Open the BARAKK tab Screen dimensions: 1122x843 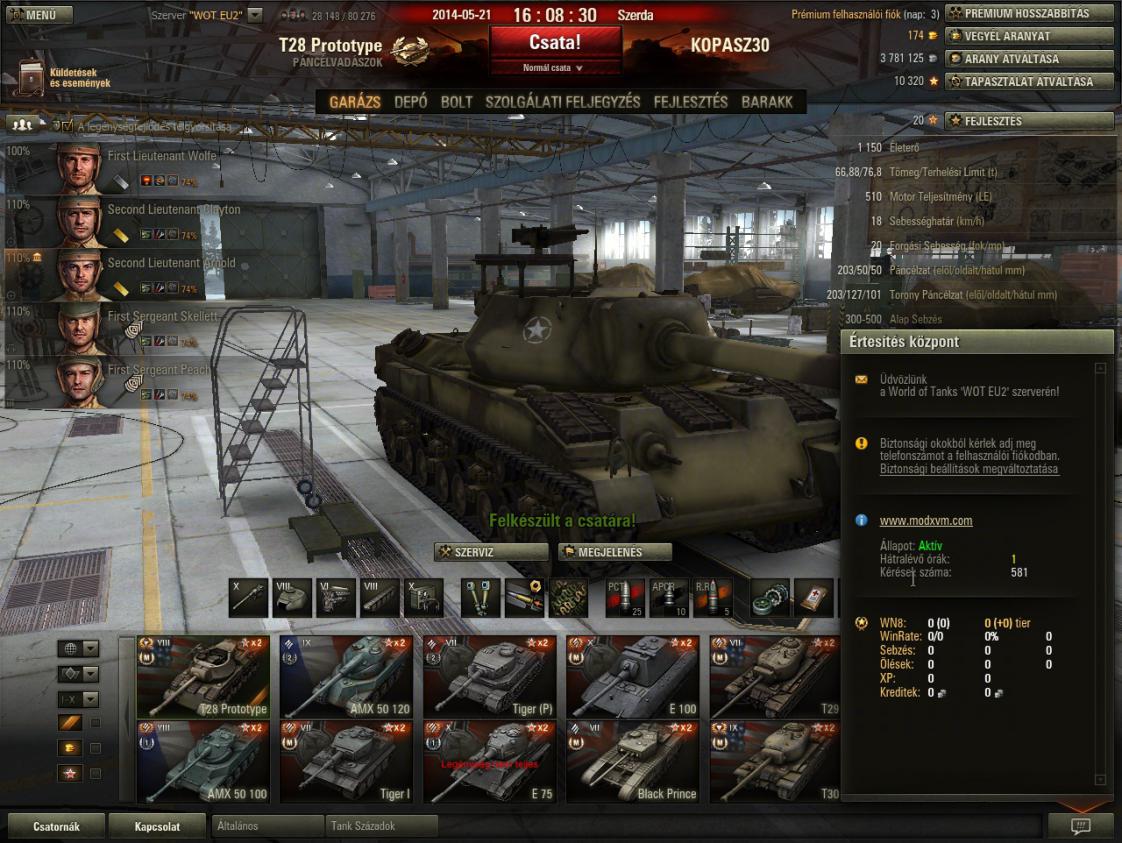click(767, 102)
